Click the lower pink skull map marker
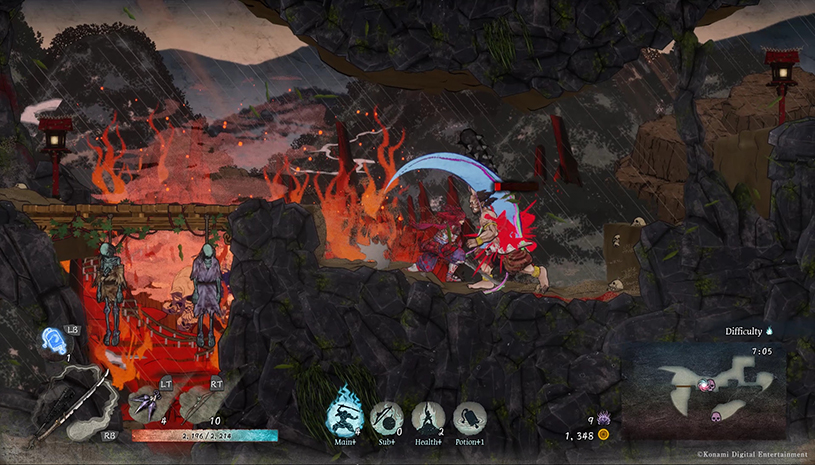The width and height of the screenshot is (815, 465). pos(717,415)
